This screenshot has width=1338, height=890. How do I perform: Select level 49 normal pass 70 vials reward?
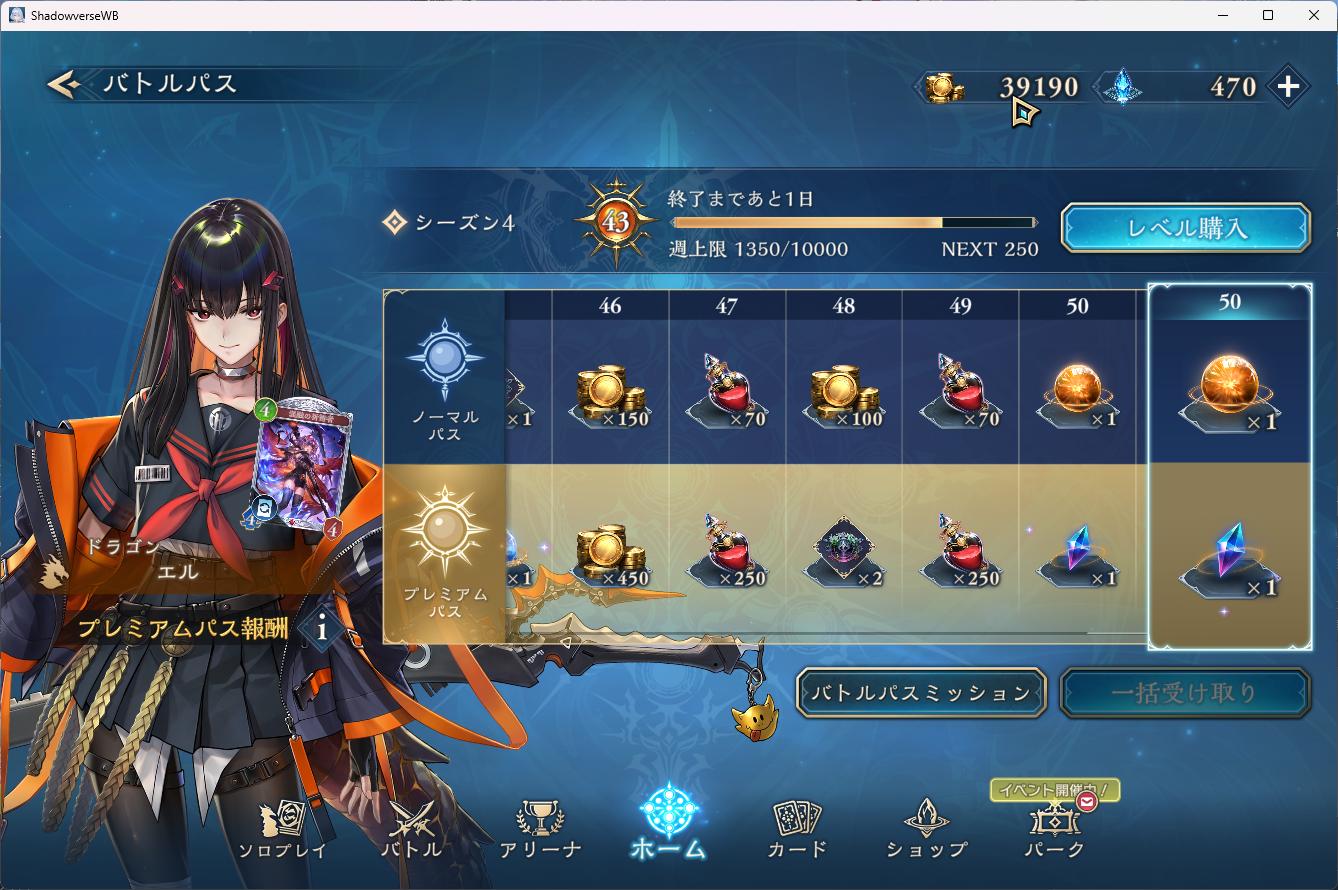pos(960,395)
